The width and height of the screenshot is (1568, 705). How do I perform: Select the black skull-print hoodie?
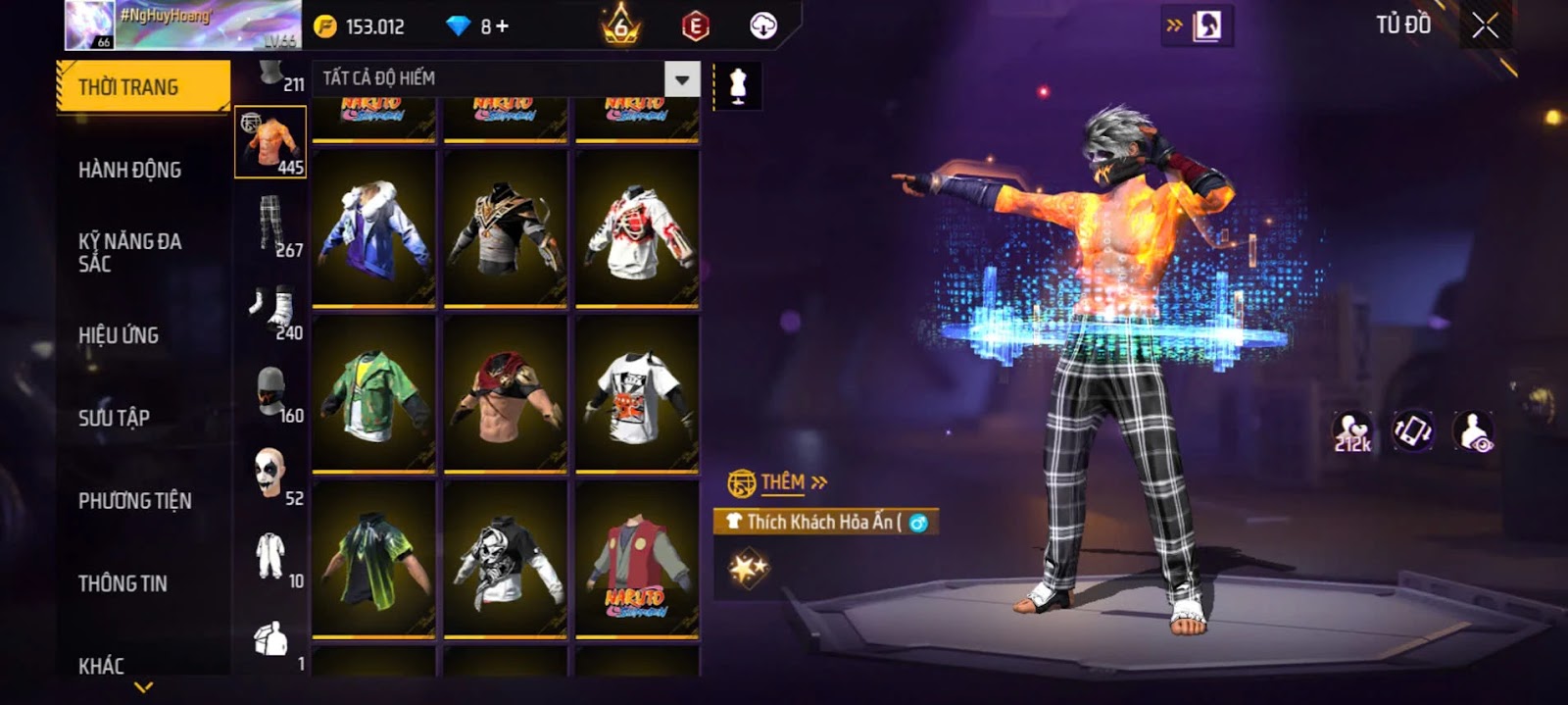(506, 559)
